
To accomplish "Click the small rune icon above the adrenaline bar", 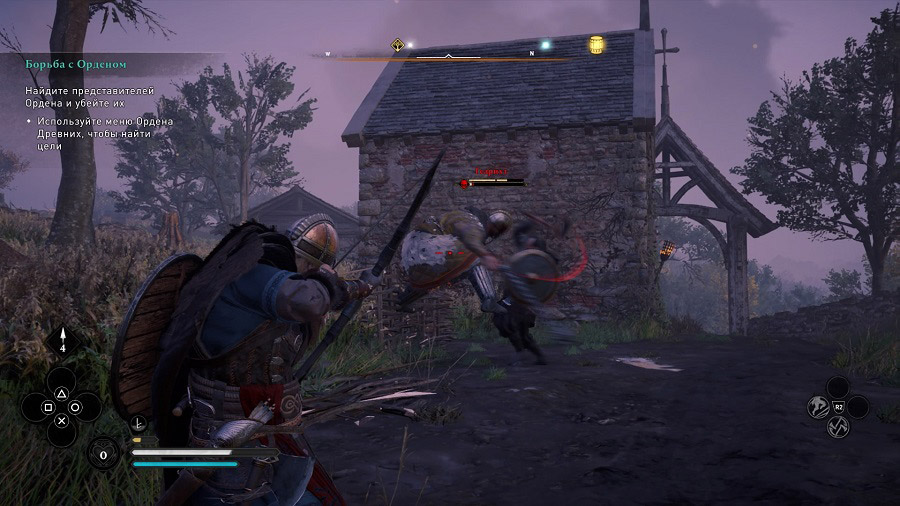I will (138, 424).
